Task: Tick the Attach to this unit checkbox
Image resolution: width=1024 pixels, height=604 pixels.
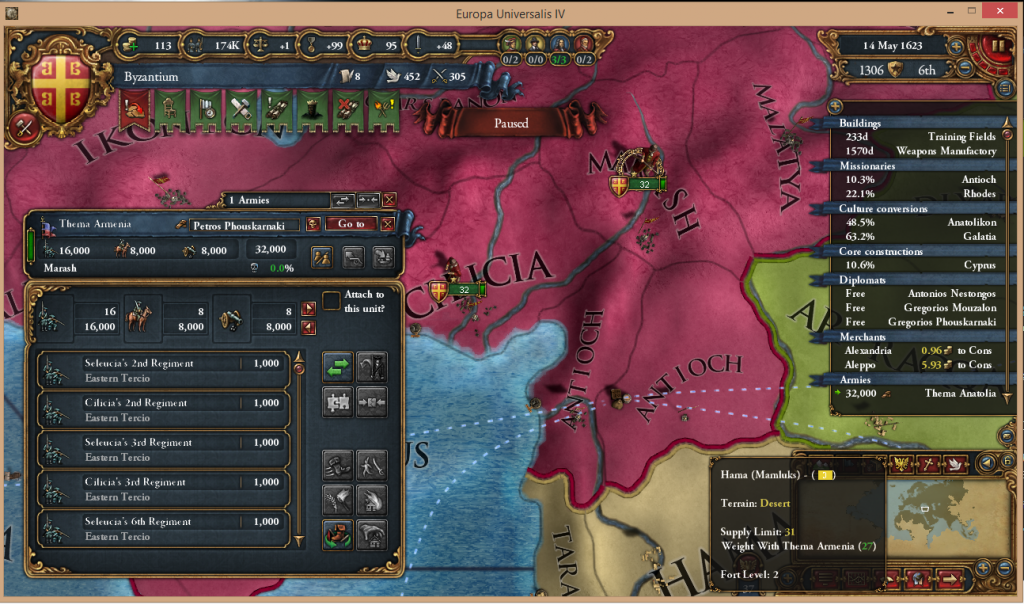Action: pyautogui.click(x=330, y=300)
